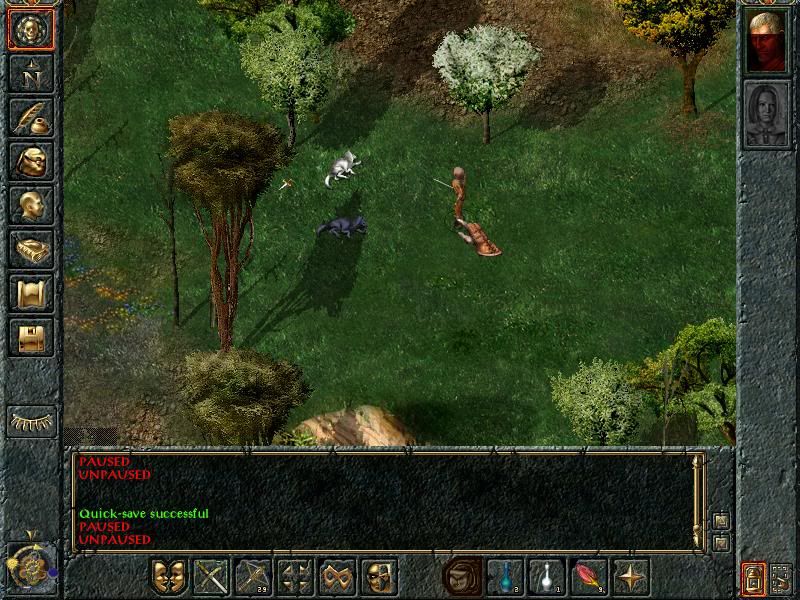This screenshot has height=600, width=800.
Task: Start dialogue with the twin masks button
Action: [x=169, y=577]
